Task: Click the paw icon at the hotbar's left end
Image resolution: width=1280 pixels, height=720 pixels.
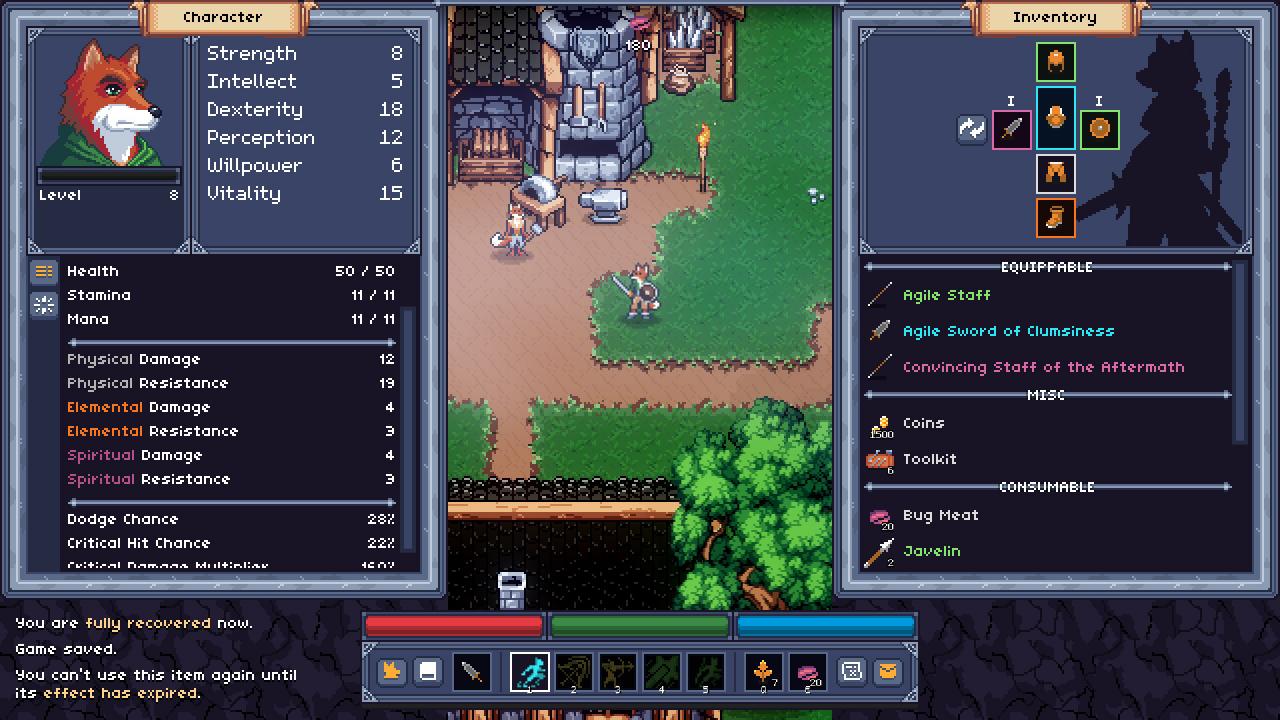Action: 391,672
